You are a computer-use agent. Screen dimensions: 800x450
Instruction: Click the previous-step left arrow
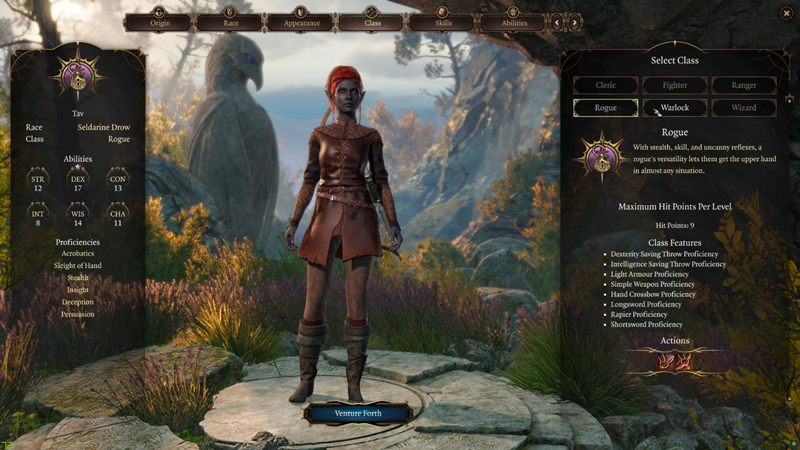(557, 21)
